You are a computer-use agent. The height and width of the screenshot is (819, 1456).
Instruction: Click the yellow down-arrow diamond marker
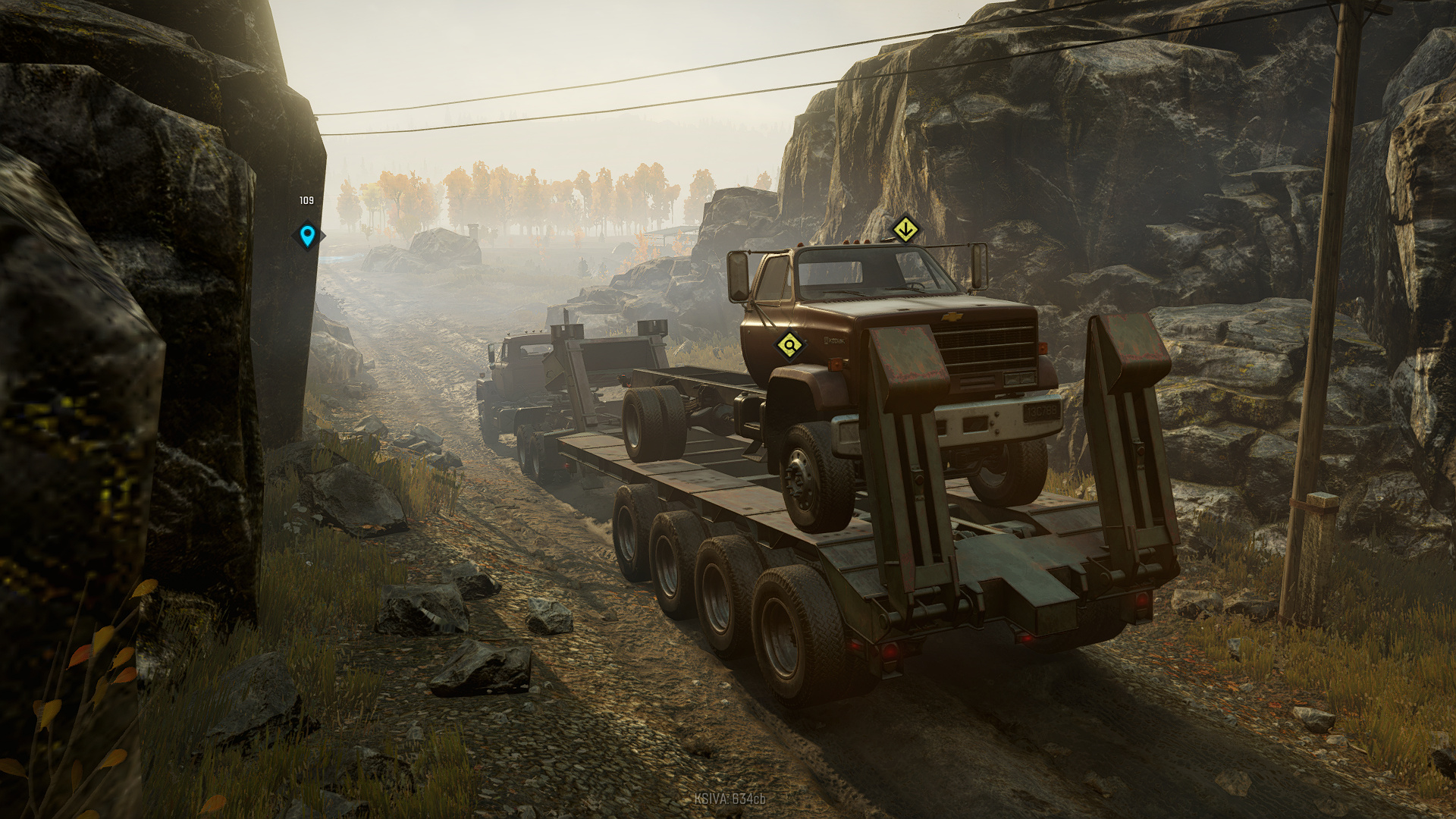pos(905,228)
